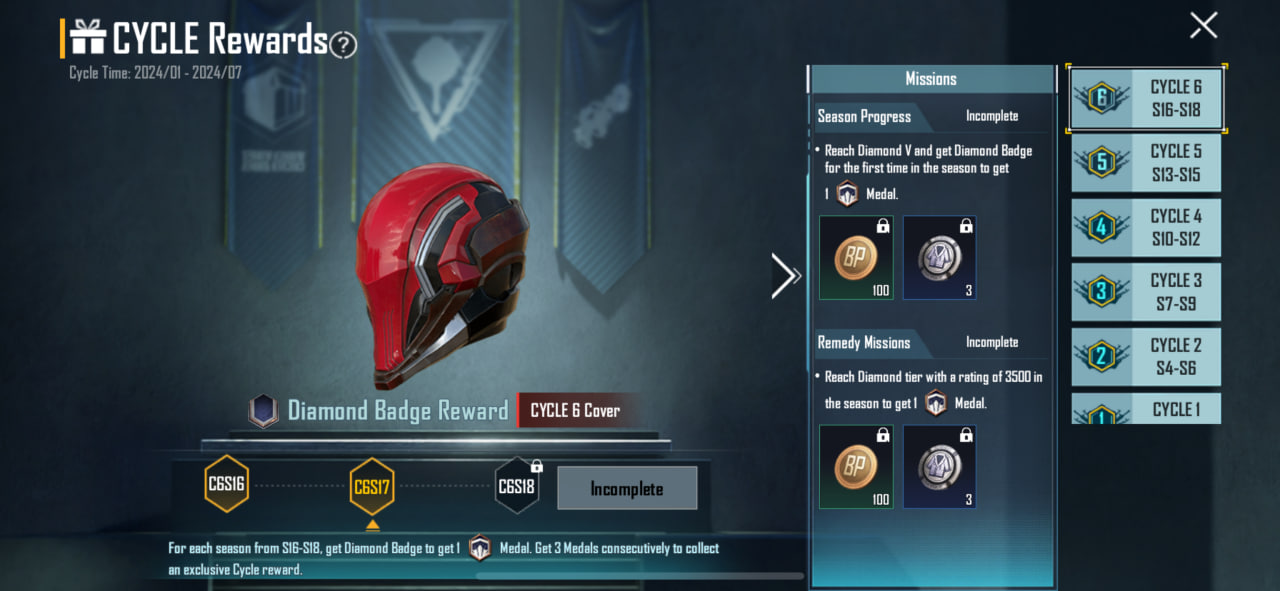Open the Cycle Rewards help question mark

click(344, 44)
